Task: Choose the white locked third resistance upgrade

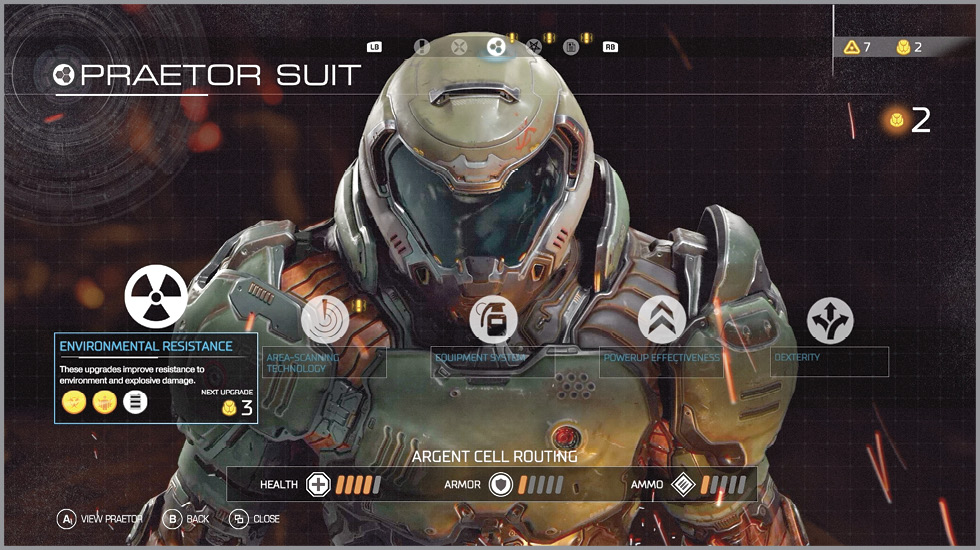Action: [x=135, y=402]
